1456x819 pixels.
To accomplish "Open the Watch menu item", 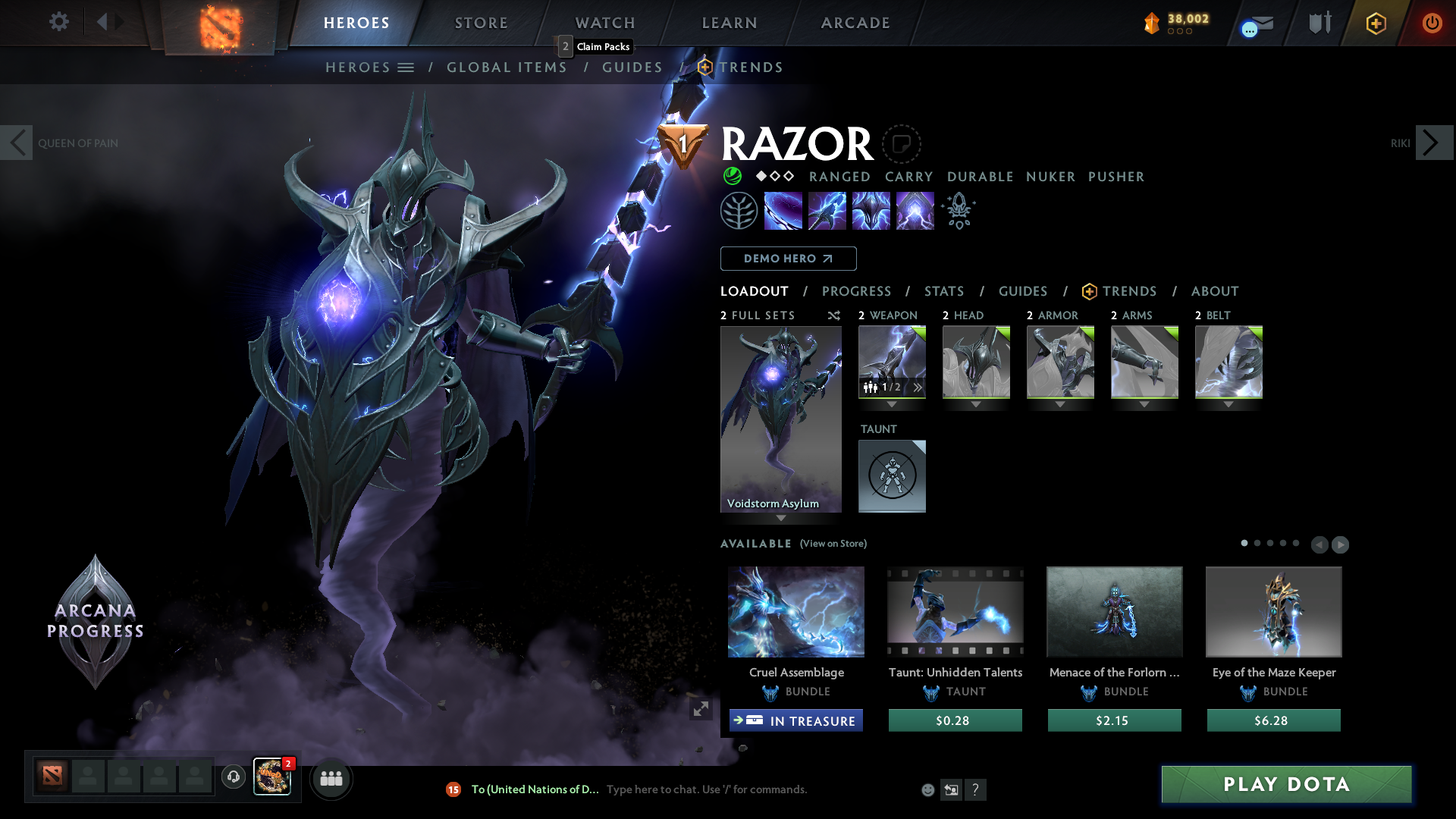I will pyautogui.click(x=604, y=23).
